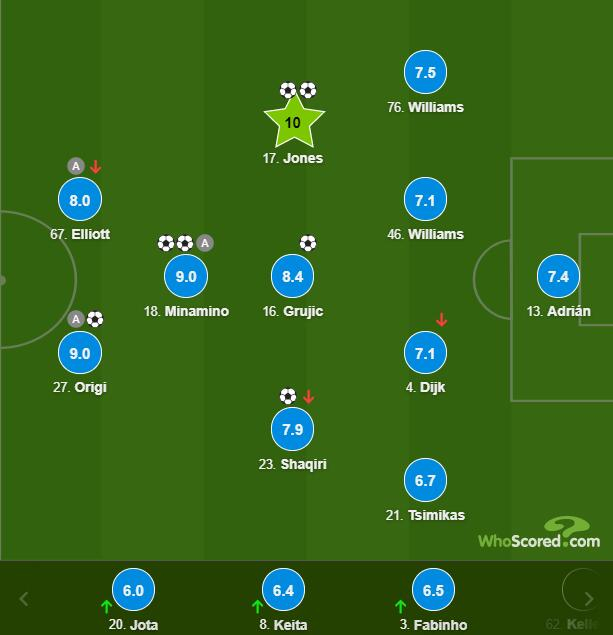This screenshot has height=635, width=613.
Task: Select number 46 Williams's 7.1 rating
Action: tap(425, 200)
